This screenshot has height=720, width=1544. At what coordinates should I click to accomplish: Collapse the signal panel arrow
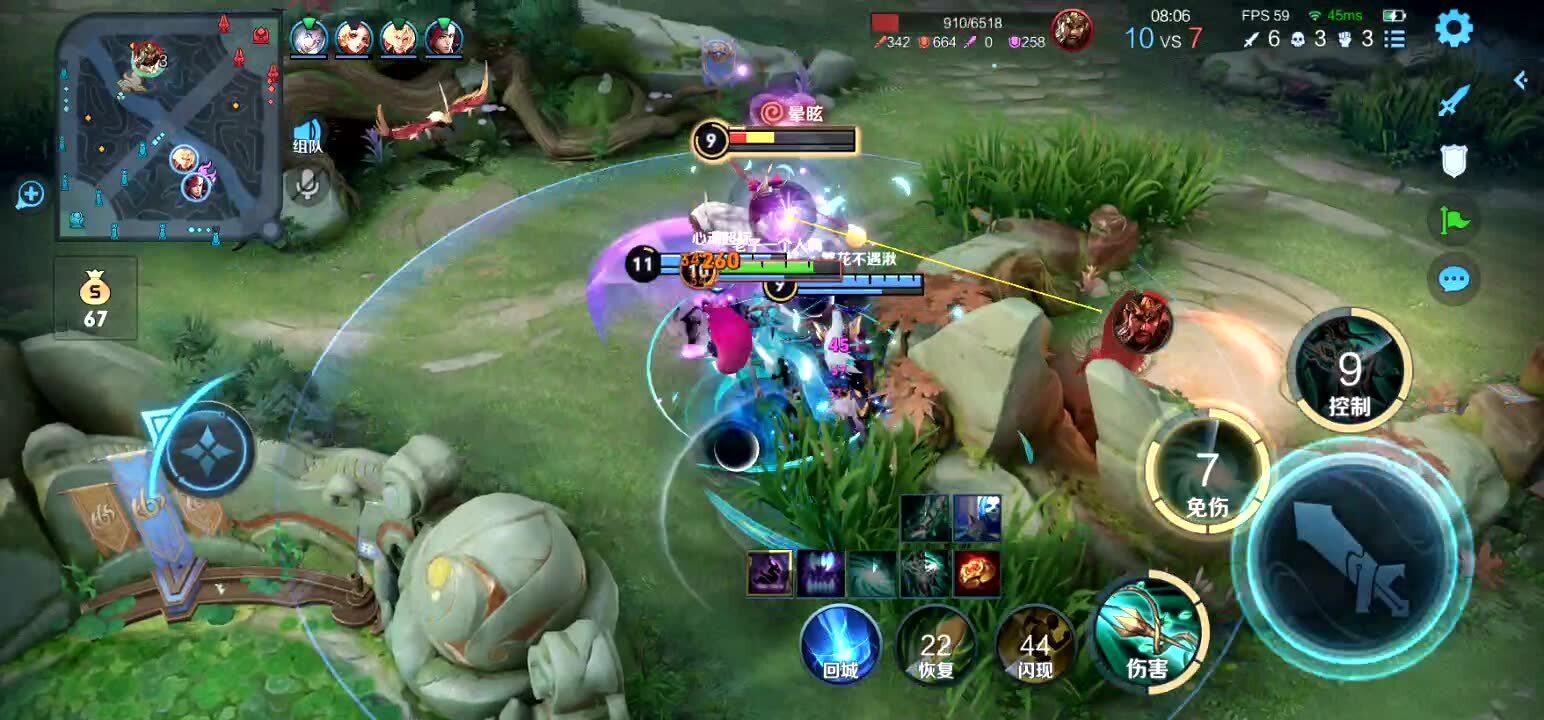[x=1521, y=80]
